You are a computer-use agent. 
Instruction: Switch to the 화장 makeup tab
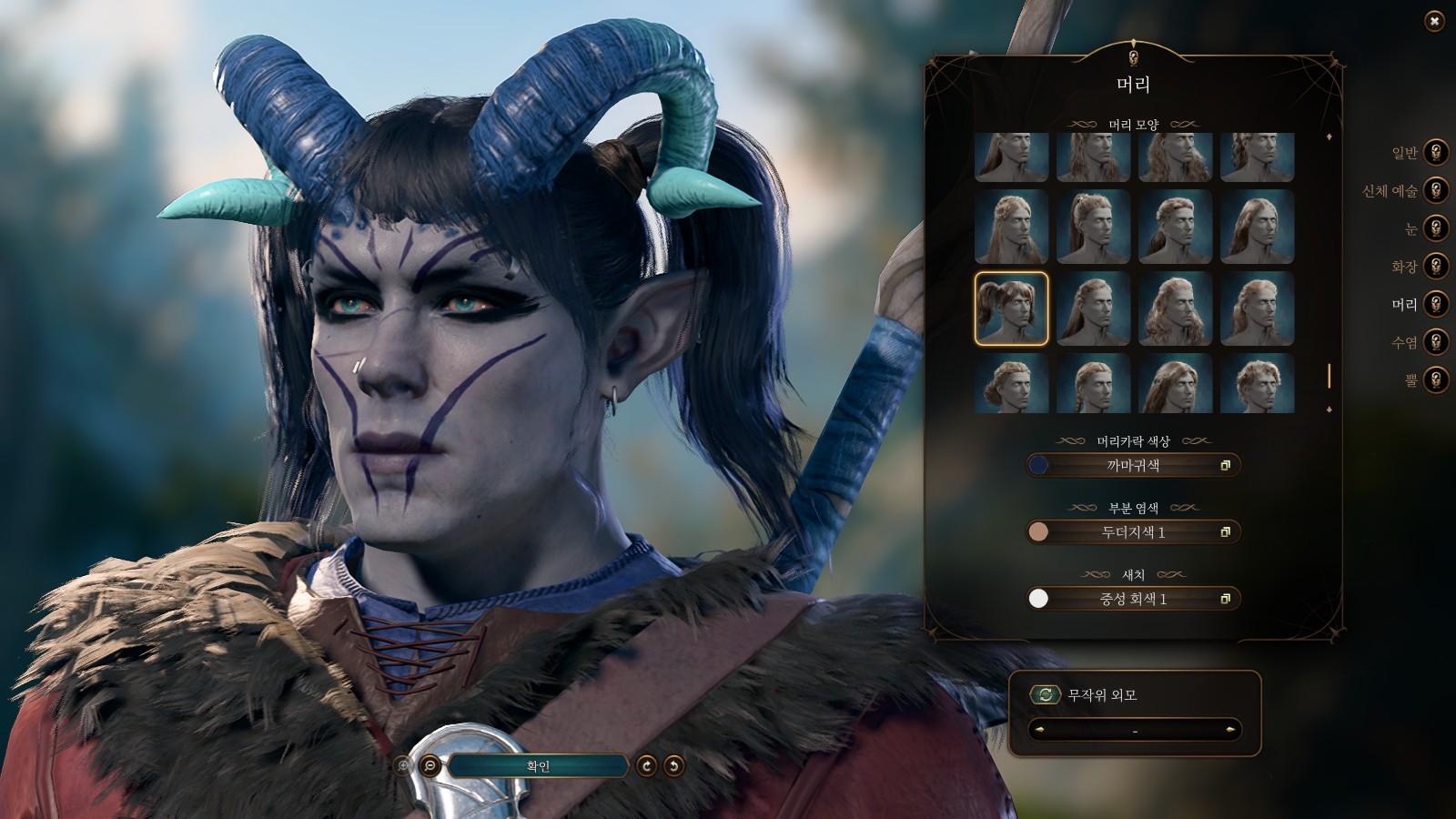pos(1435,267)
